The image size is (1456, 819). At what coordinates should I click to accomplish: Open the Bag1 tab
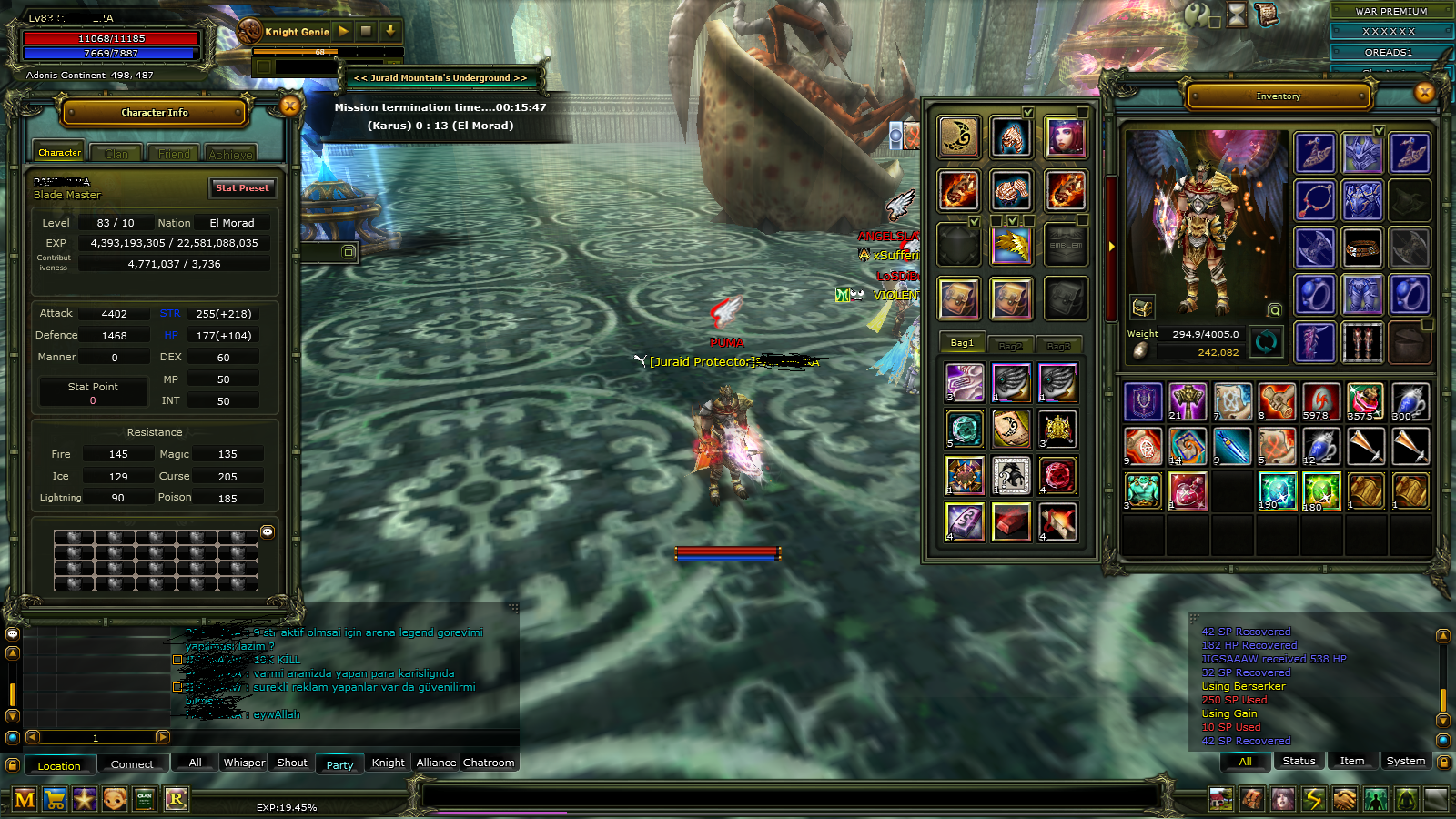962,343
